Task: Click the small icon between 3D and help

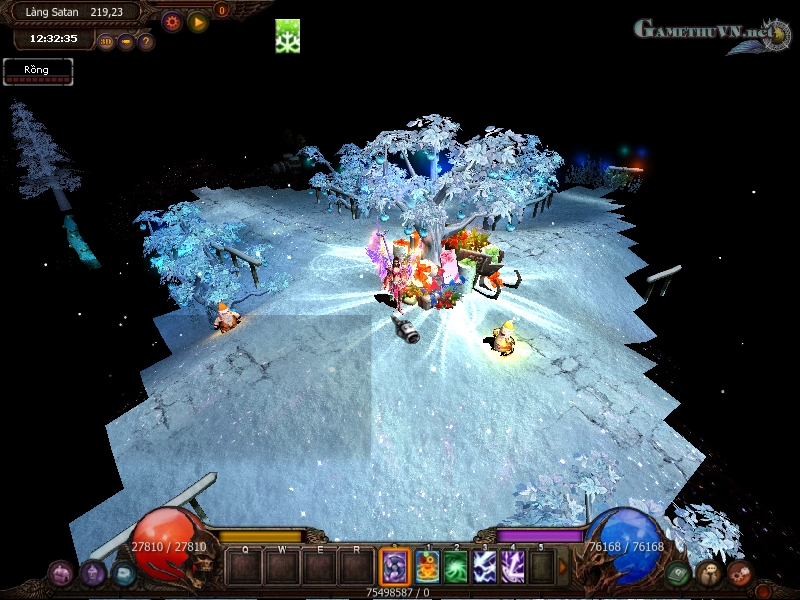Action: tap(126, 42)
